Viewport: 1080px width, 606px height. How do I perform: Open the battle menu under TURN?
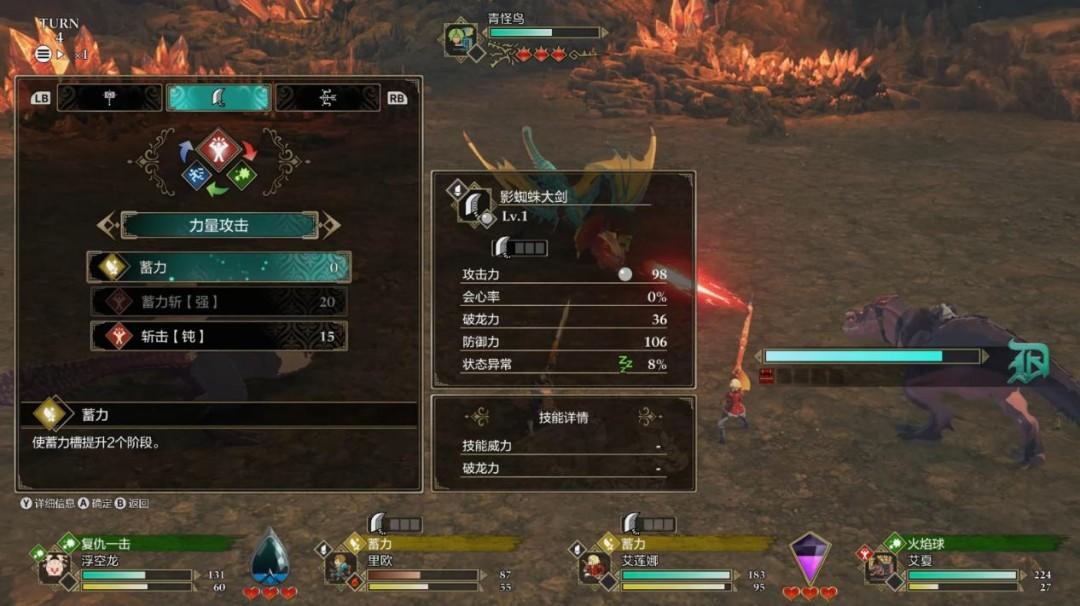[x=44, y=54]
